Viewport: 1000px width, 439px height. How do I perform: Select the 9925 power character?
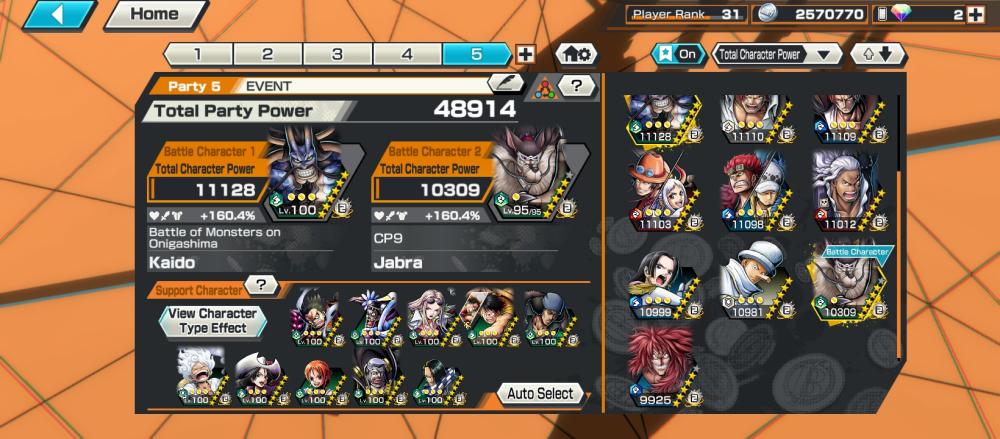click(661, 365)
